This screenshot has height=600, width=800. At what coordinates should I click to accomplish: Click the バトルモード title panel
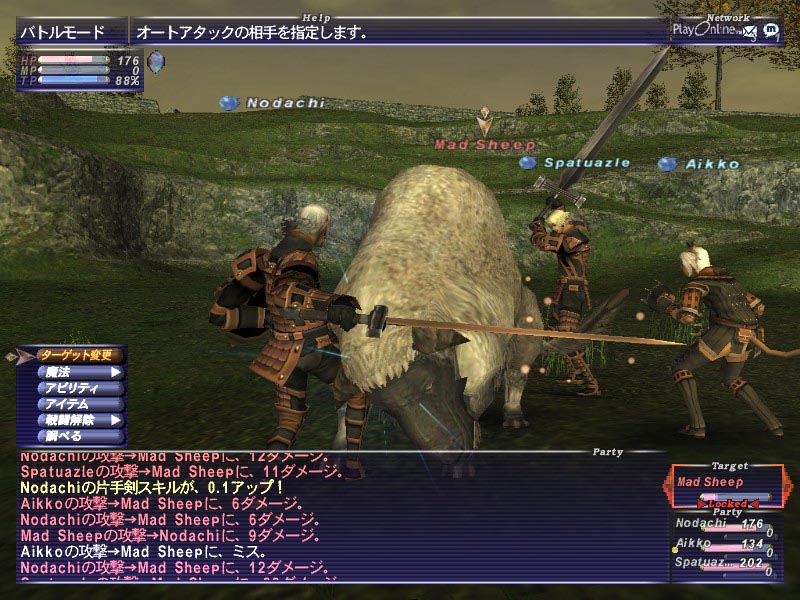point(72,32)
